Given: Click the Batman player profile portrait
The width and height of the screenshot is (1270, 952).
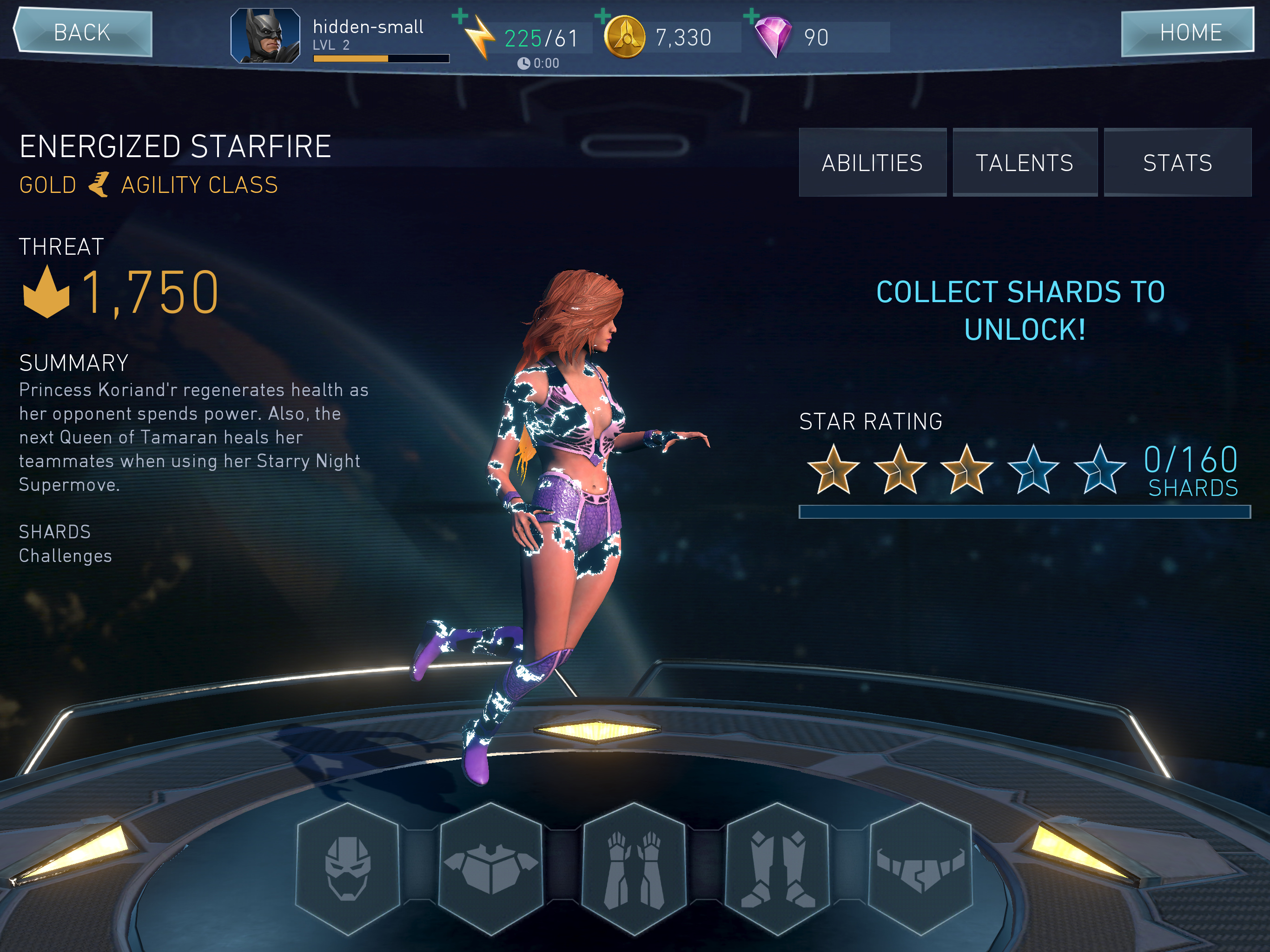Looking at the screenshot, I should click(x=265, y=36).
